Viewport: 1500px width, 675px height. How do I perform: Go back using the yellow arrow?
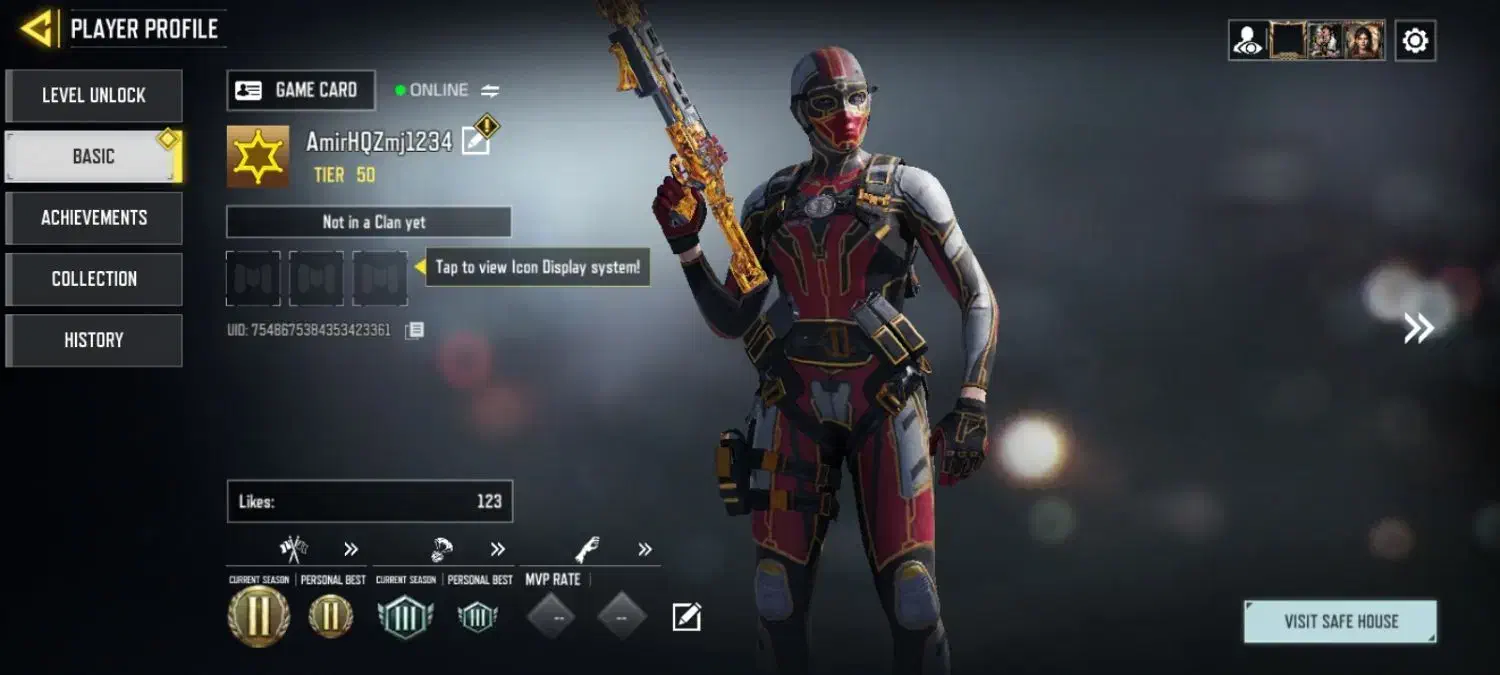37,28
